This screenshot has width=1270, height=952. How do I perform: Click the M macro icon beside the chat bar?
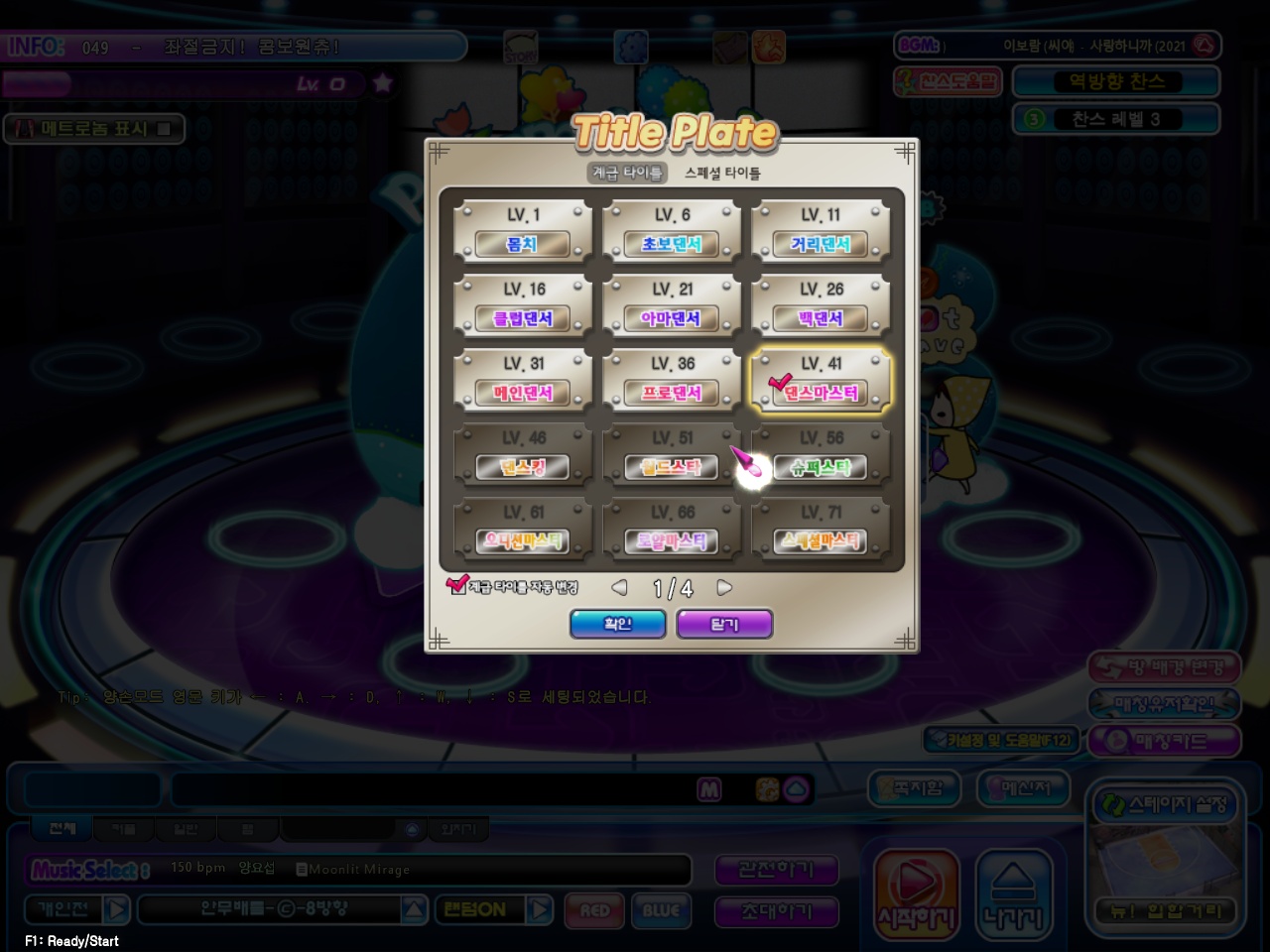(x=709, y=789)
